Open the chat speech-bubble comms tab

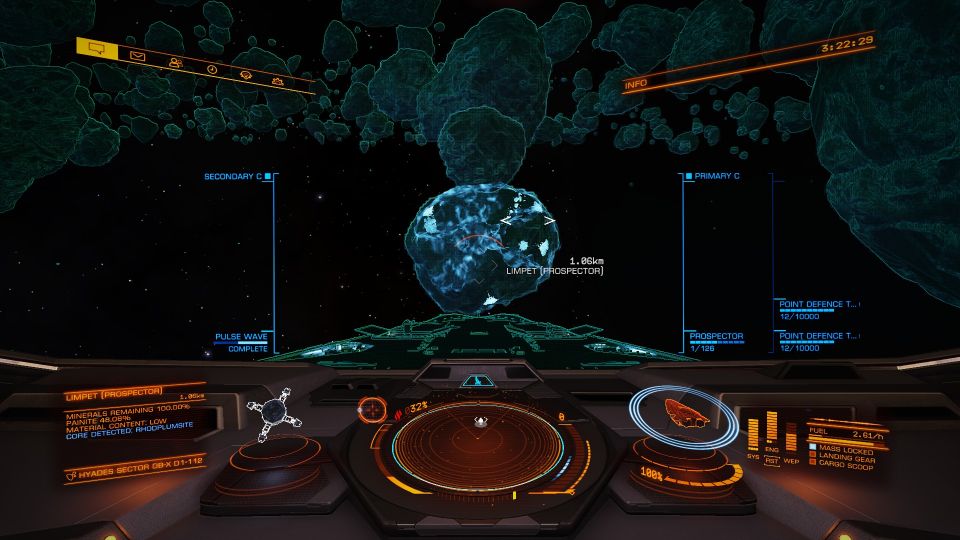(97, 47)
